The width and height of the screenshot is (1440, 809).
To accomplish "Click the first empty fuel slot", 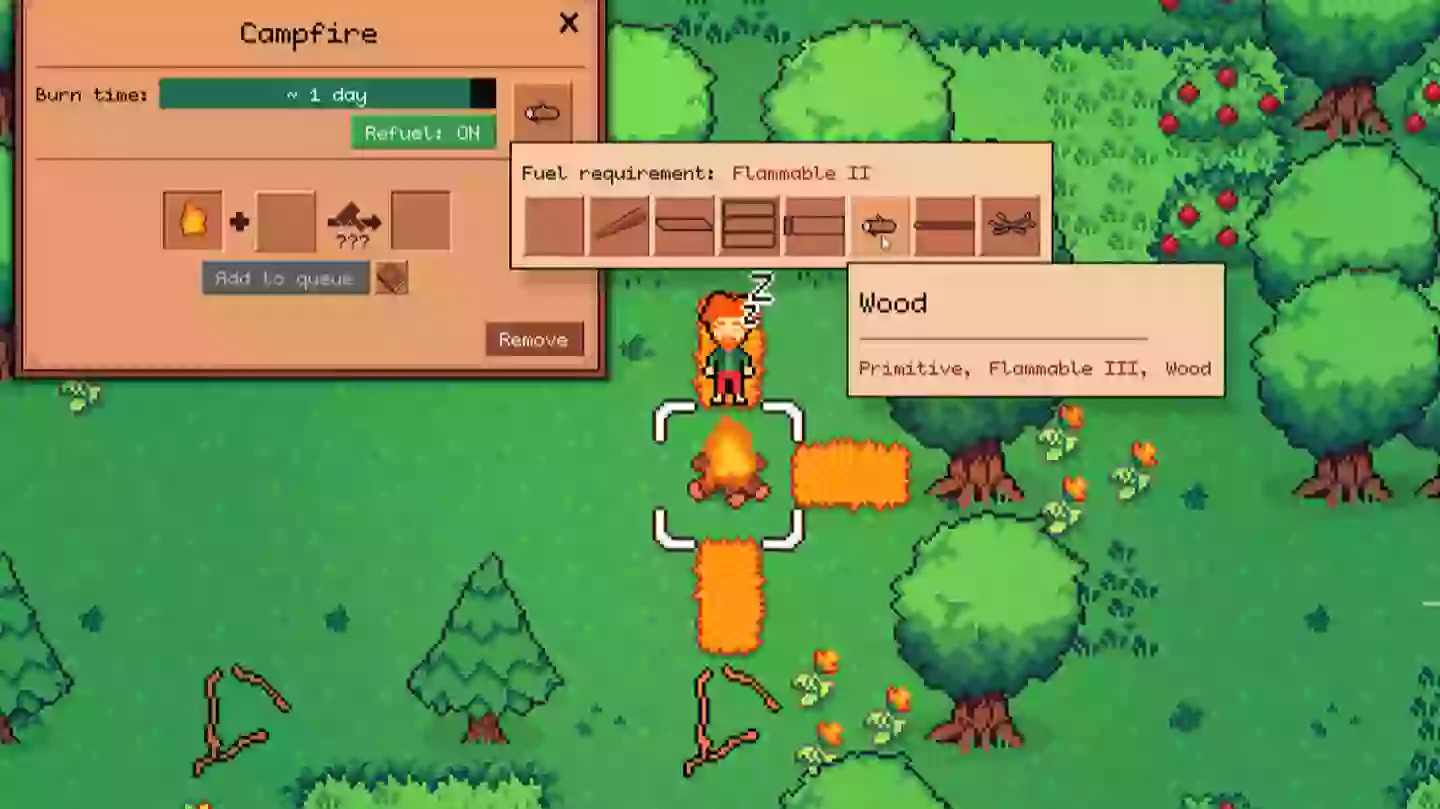I will [x=552, y=222].
